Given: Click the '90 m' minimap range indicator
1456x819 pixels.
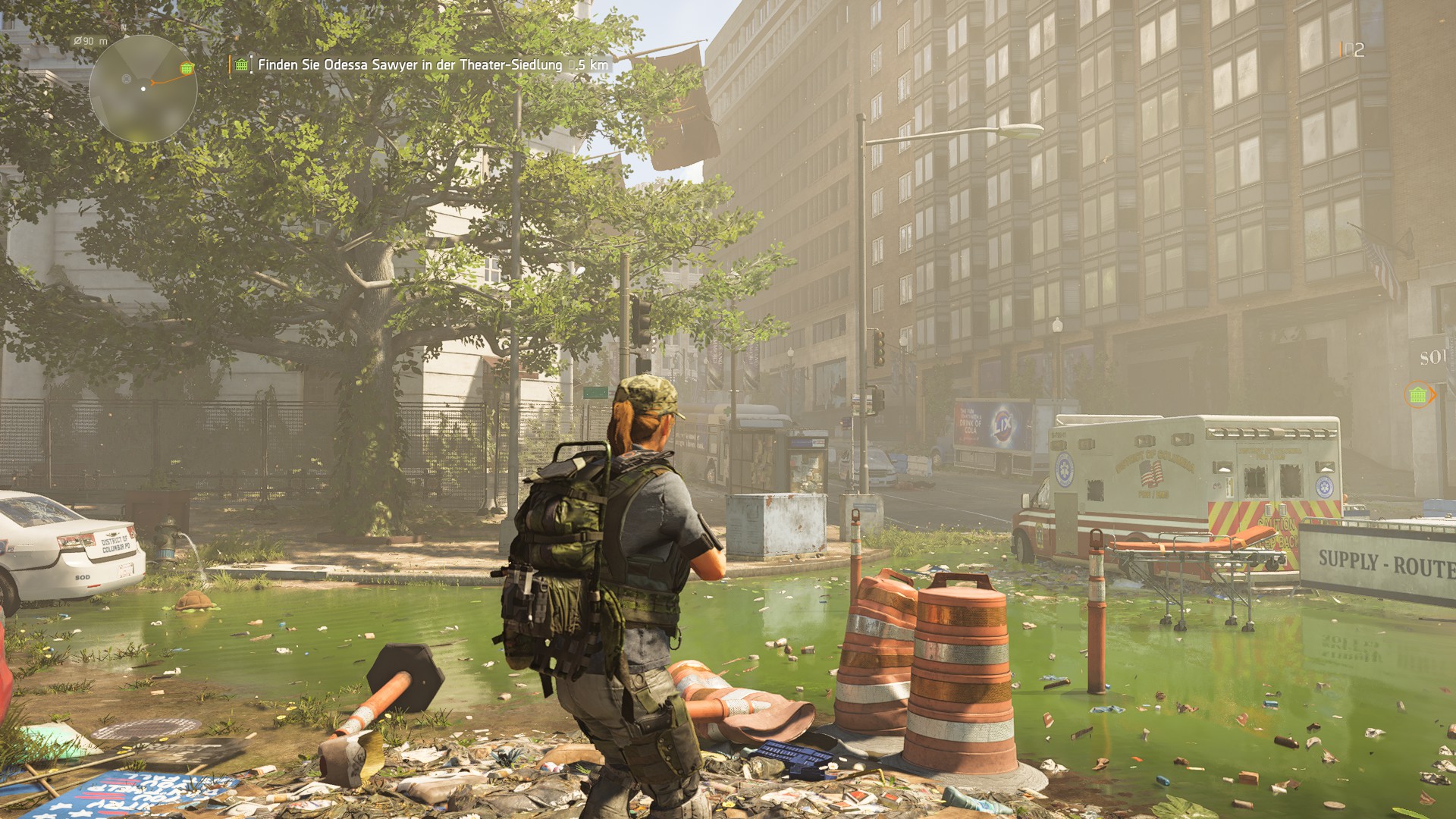Looking at the screenshot, I should click(x=89, y=41).
